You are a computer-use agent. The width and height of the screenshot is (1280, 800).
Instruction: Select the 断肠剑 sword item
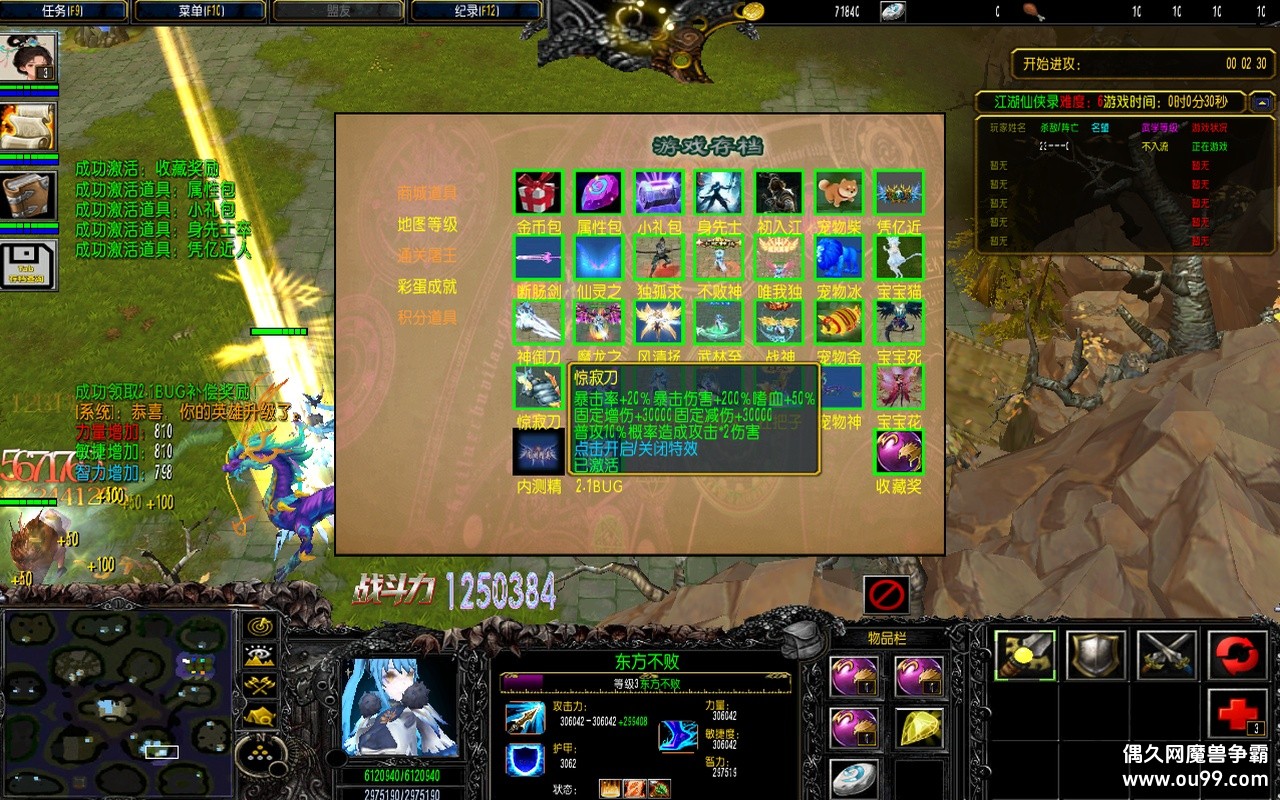[538, 257]
